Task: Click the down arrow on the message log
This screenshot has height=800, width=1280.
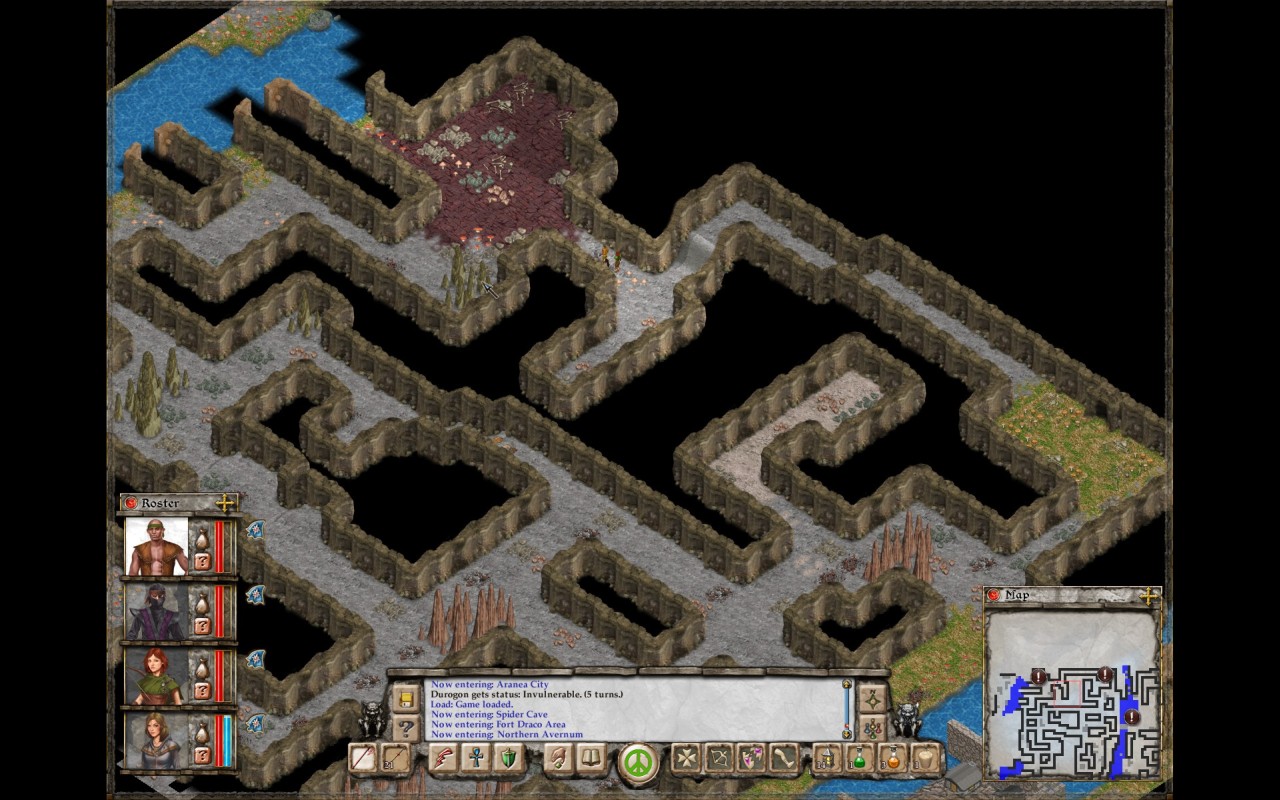Action: 848,733
